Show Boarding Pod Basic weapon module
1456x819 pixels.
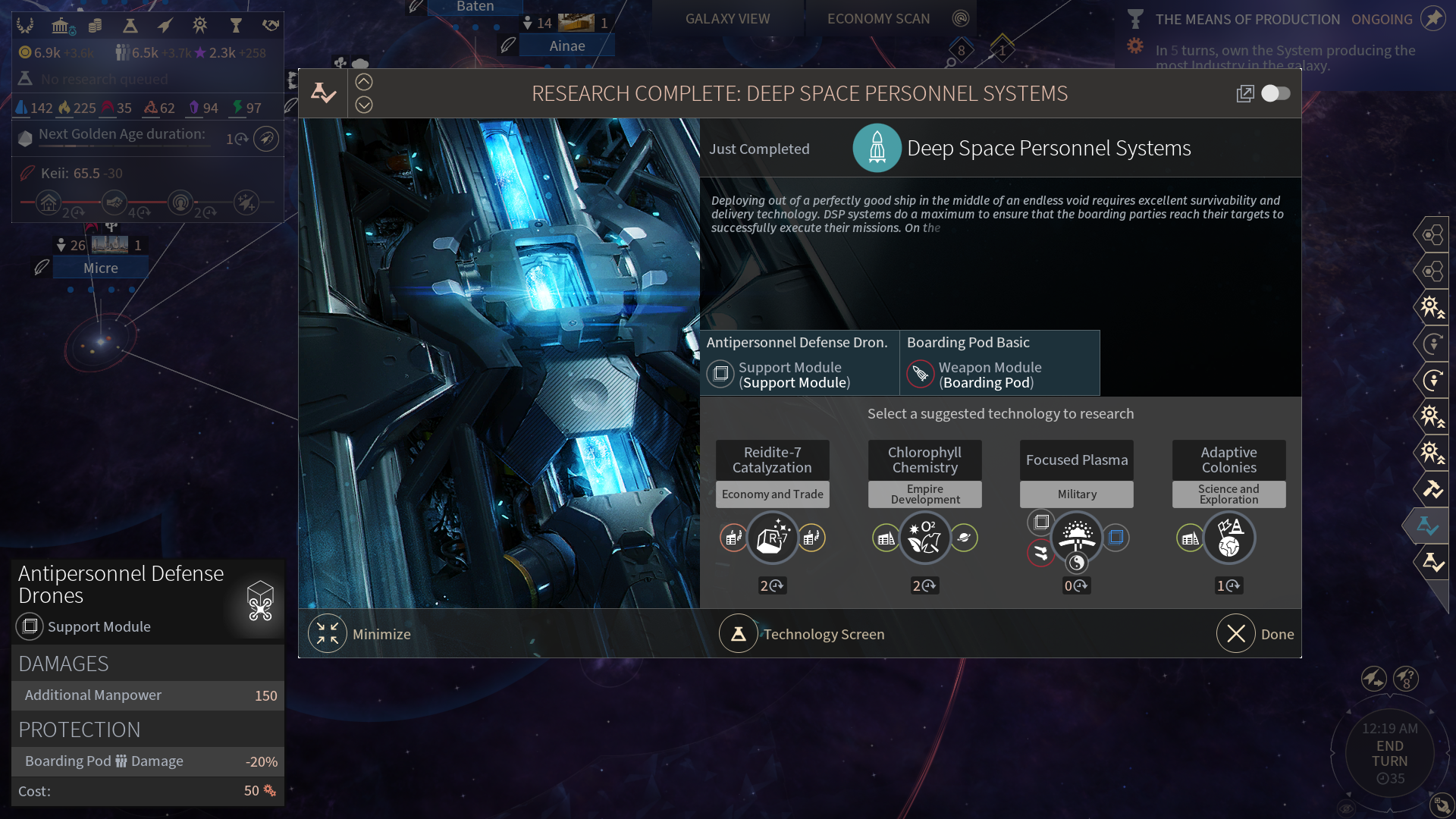(999, 362)
